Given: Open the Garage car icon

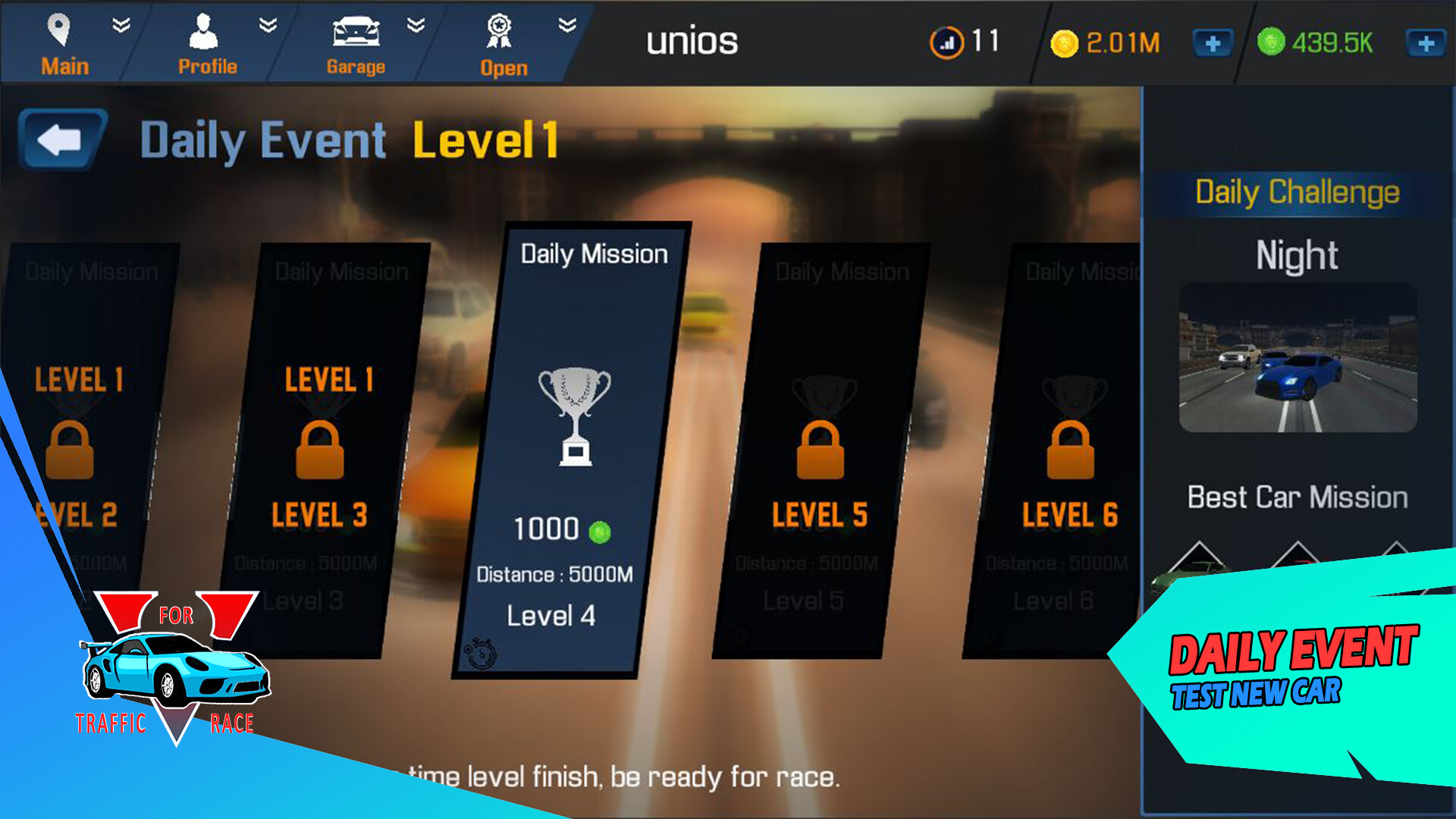Looking at the screenshot, I should [x=355, y=30].
